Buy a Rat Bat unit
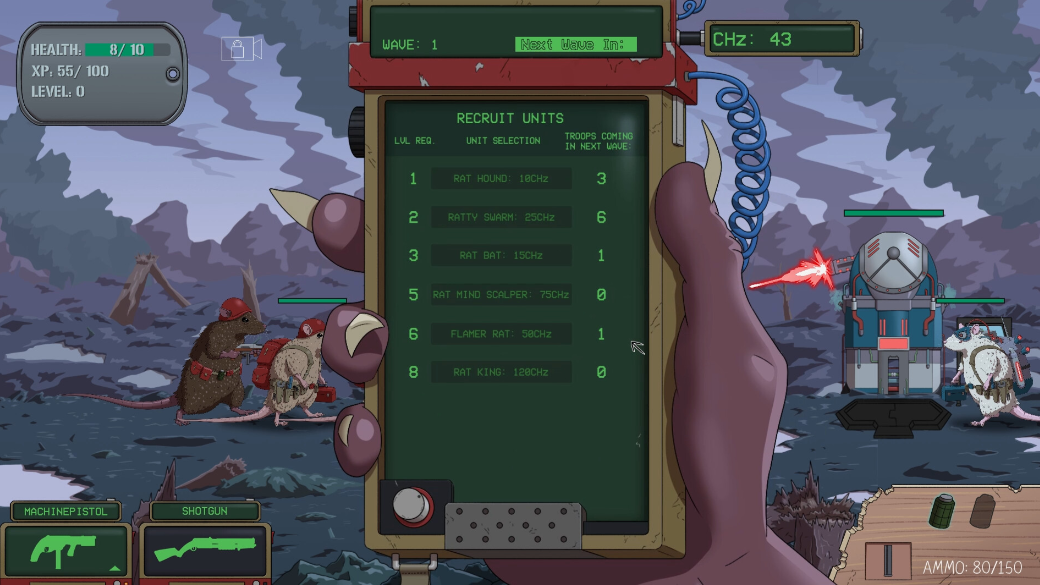The image size is (1040, 585). click(501, 256)
